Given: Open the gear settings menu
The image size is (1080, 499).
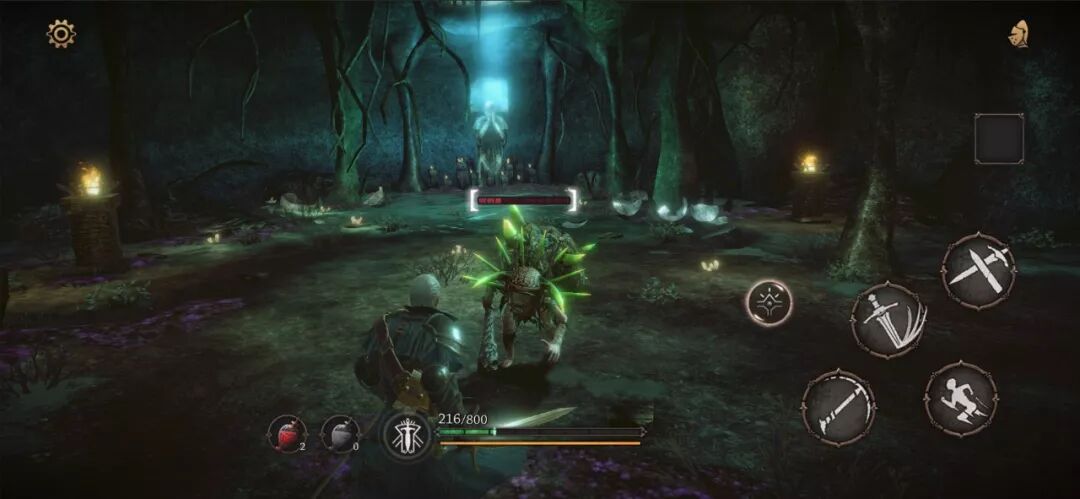Looking at the screenshot, I should pyautogui.click(x=61, y=34).
